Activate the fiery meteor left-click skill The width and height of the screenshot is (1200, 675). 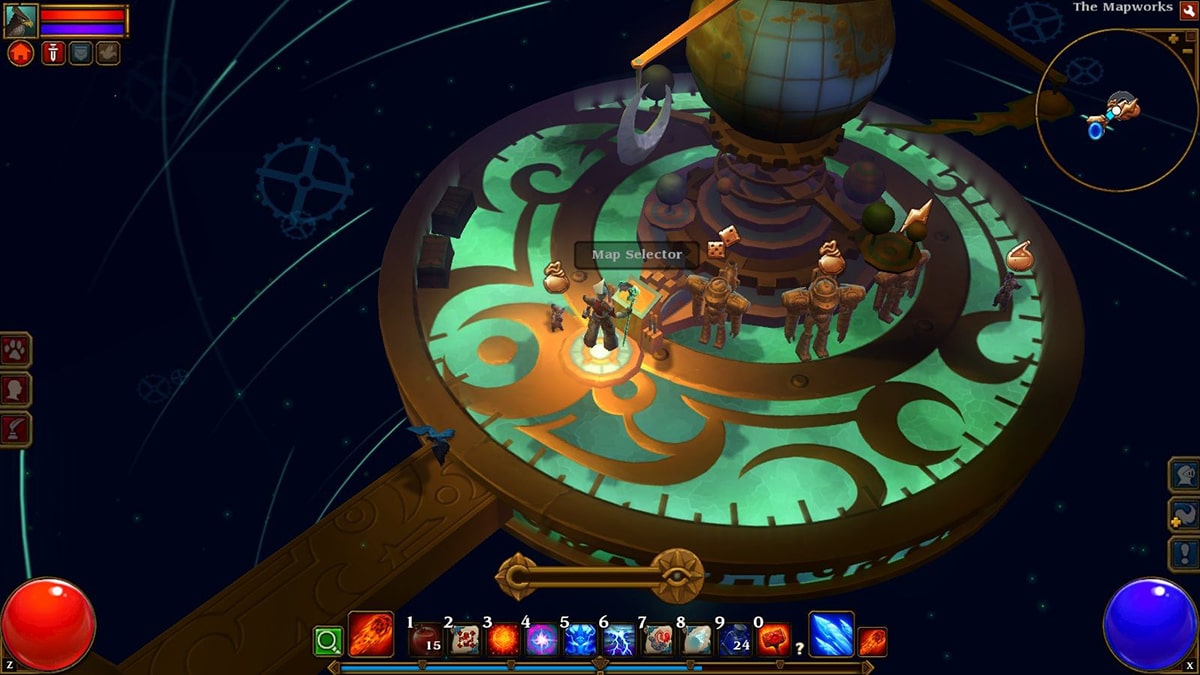point(370,634)
